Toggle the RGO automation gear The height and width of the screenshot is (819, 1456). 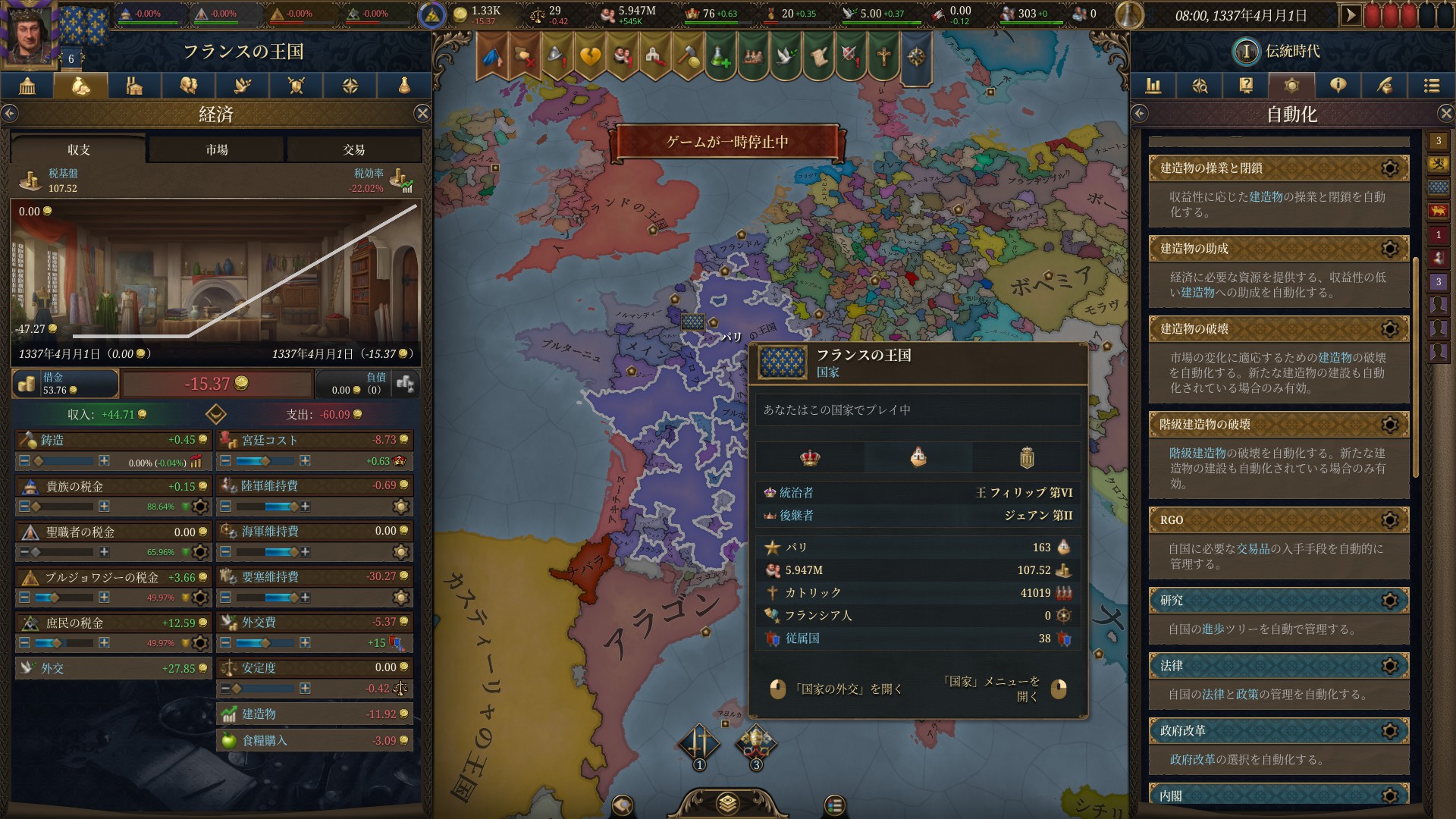[1390, 521]
